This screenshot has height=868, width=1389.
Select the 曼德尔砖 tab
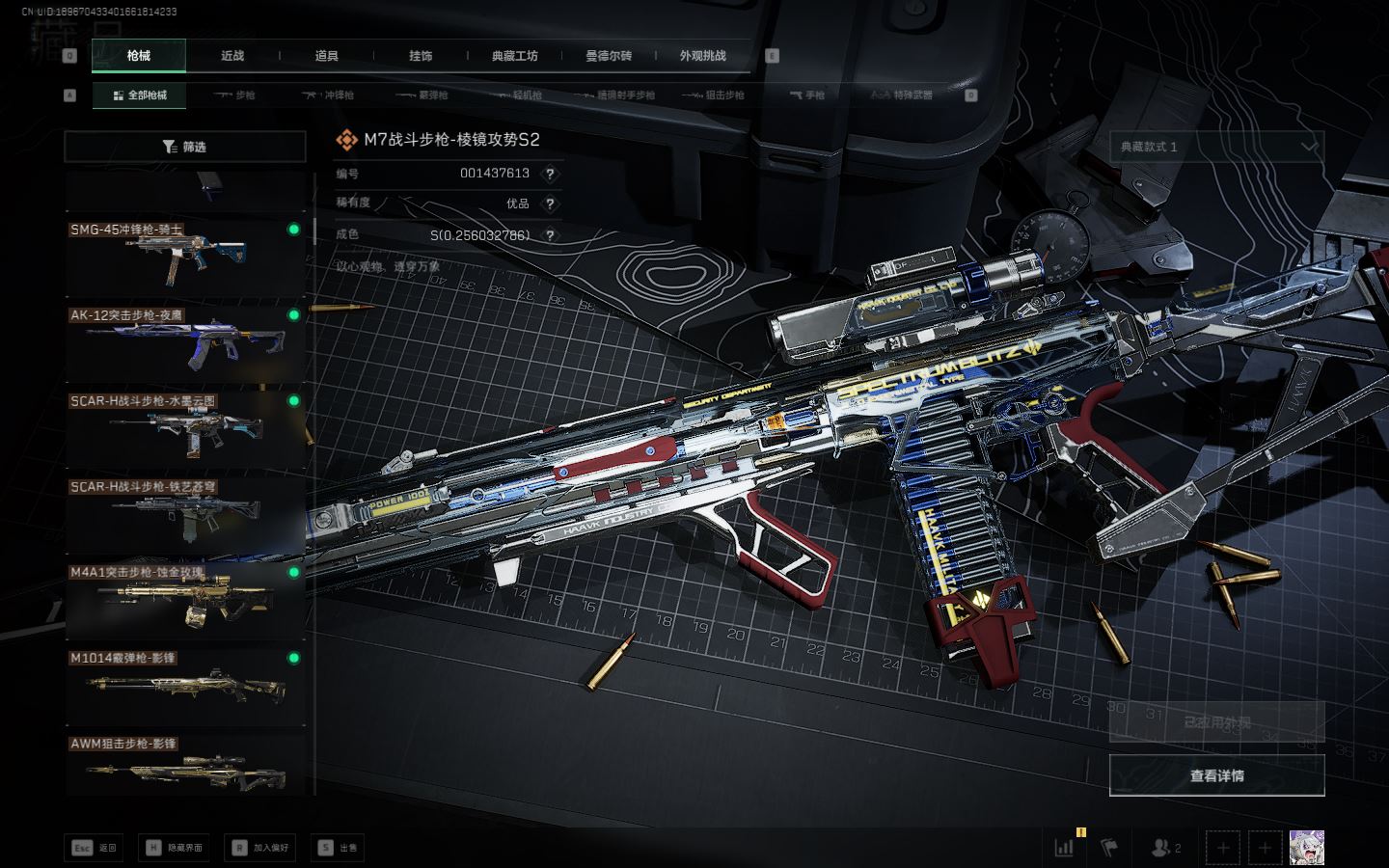[609, 56]
